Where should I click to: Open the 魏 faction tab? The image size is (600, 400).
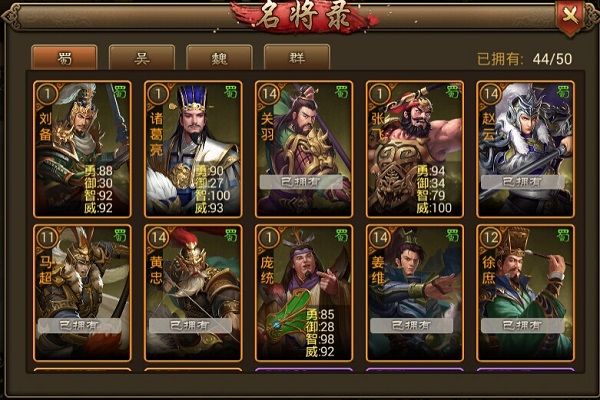pos(219,57)
